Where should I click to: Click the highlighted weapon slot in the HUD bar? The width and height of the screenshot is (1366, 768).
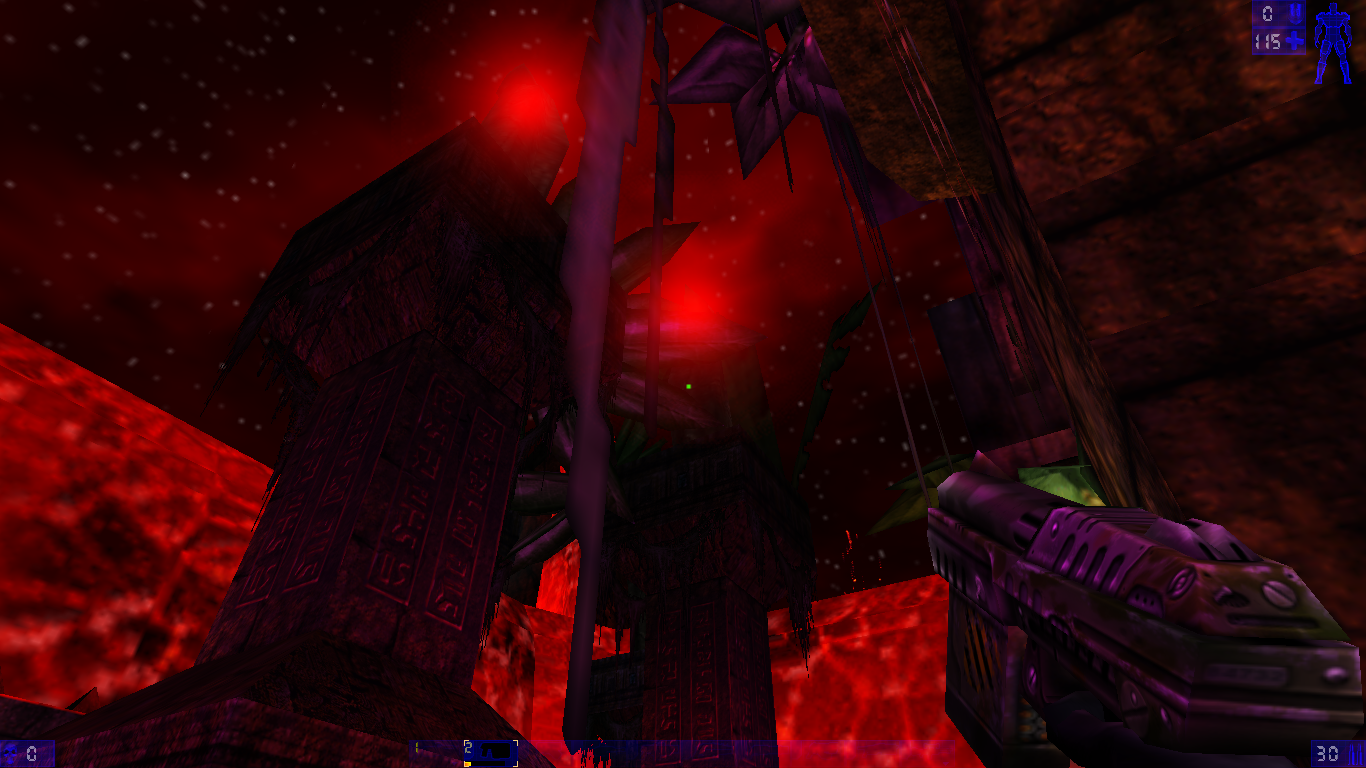491,752
